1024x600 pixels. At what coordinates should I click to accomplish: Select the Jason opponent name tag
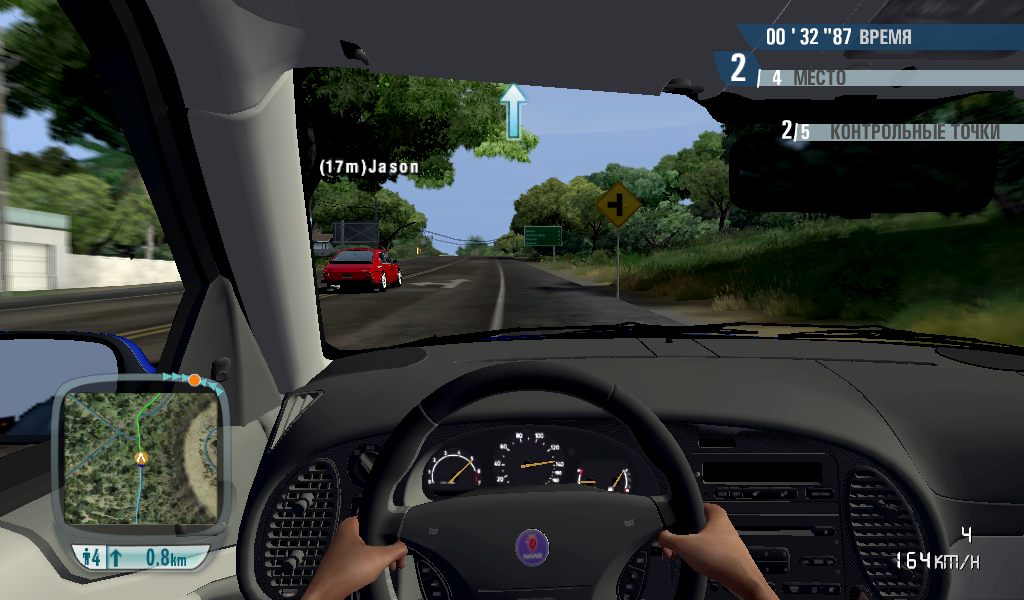point(369,167)
